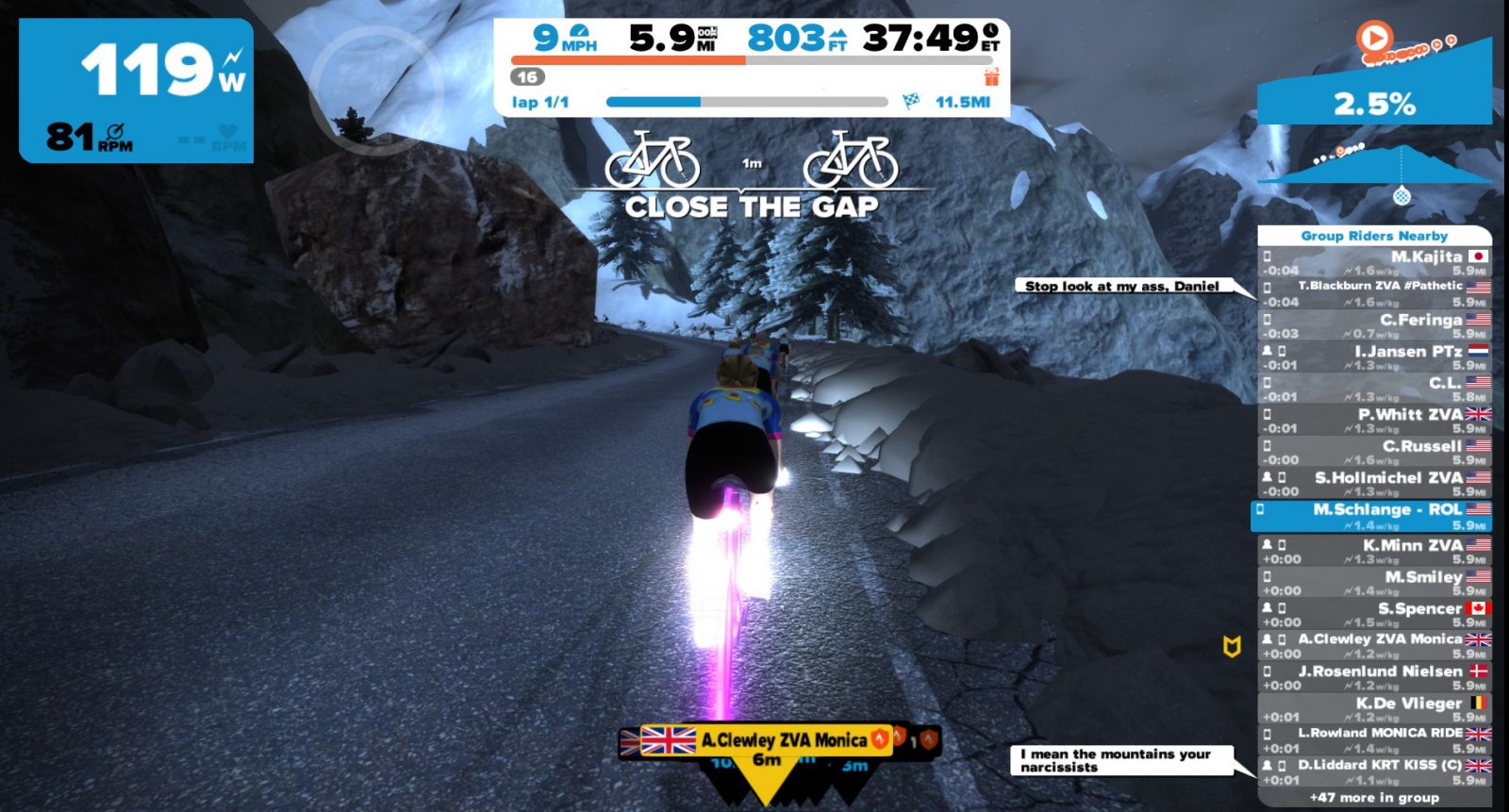Choose K.Minn ZVA from the nearby riders
The width and height of the screenshot is (1509, 812).
tap(1374, 551)
